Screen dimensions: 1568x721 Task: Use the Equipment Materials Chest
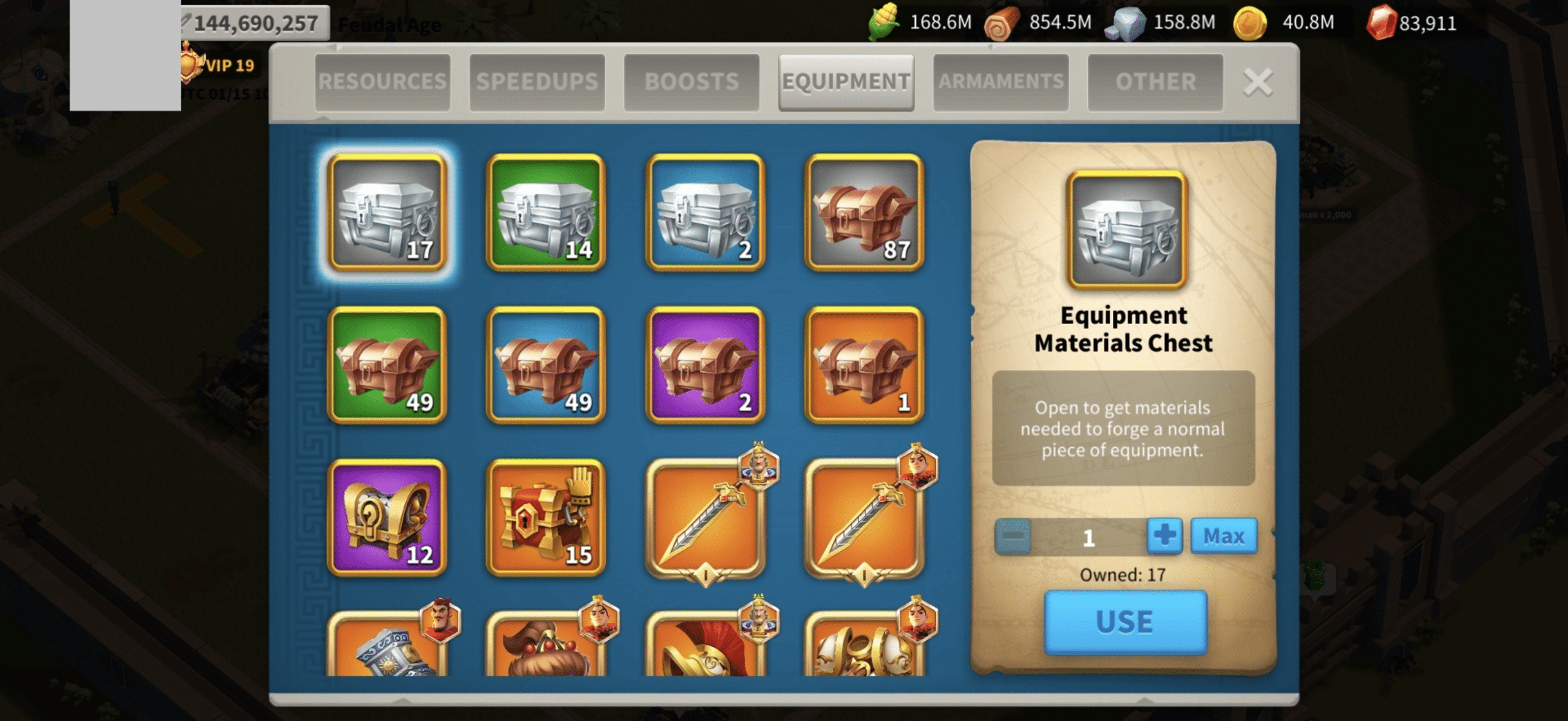1125,622
